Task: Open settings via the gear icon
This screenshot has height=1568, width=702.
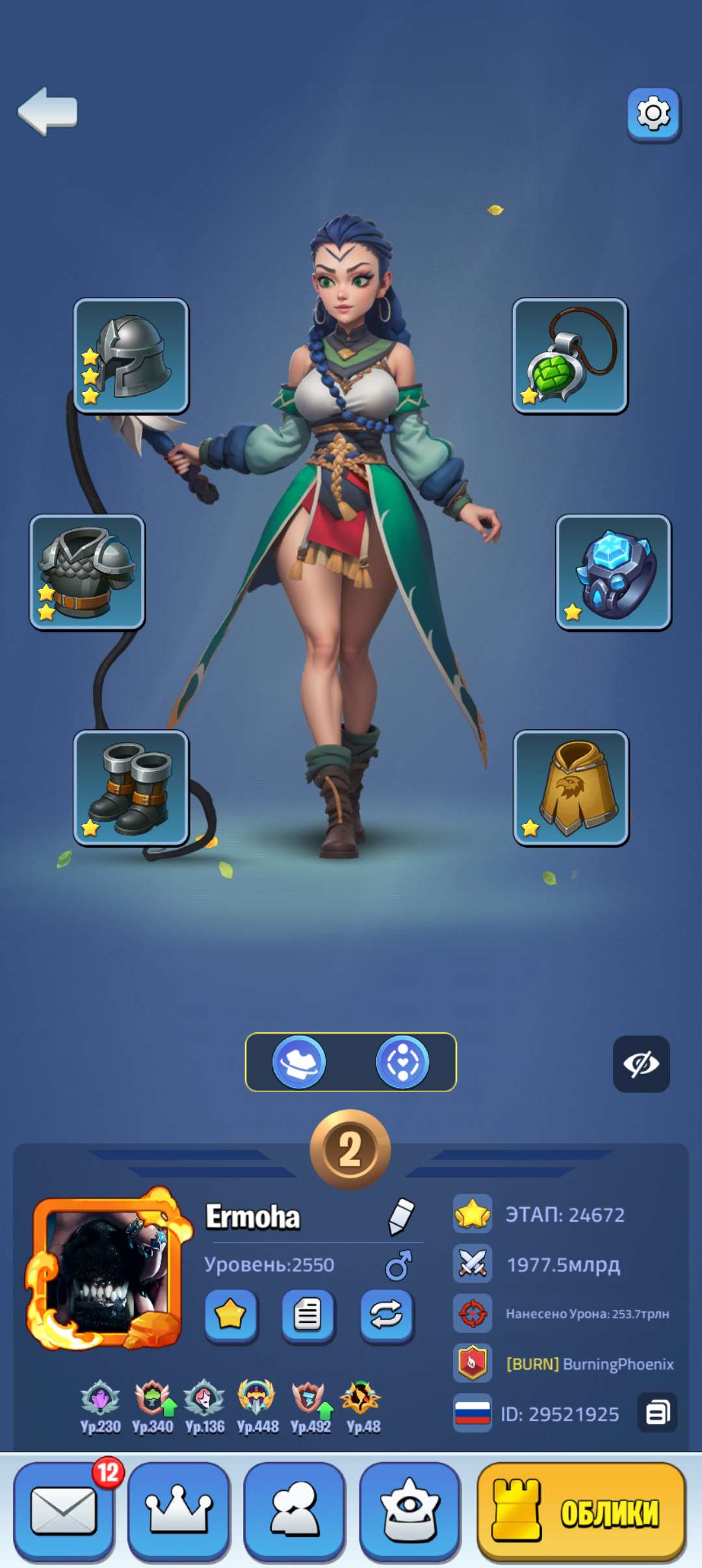Action: click(x=653, y=114)
